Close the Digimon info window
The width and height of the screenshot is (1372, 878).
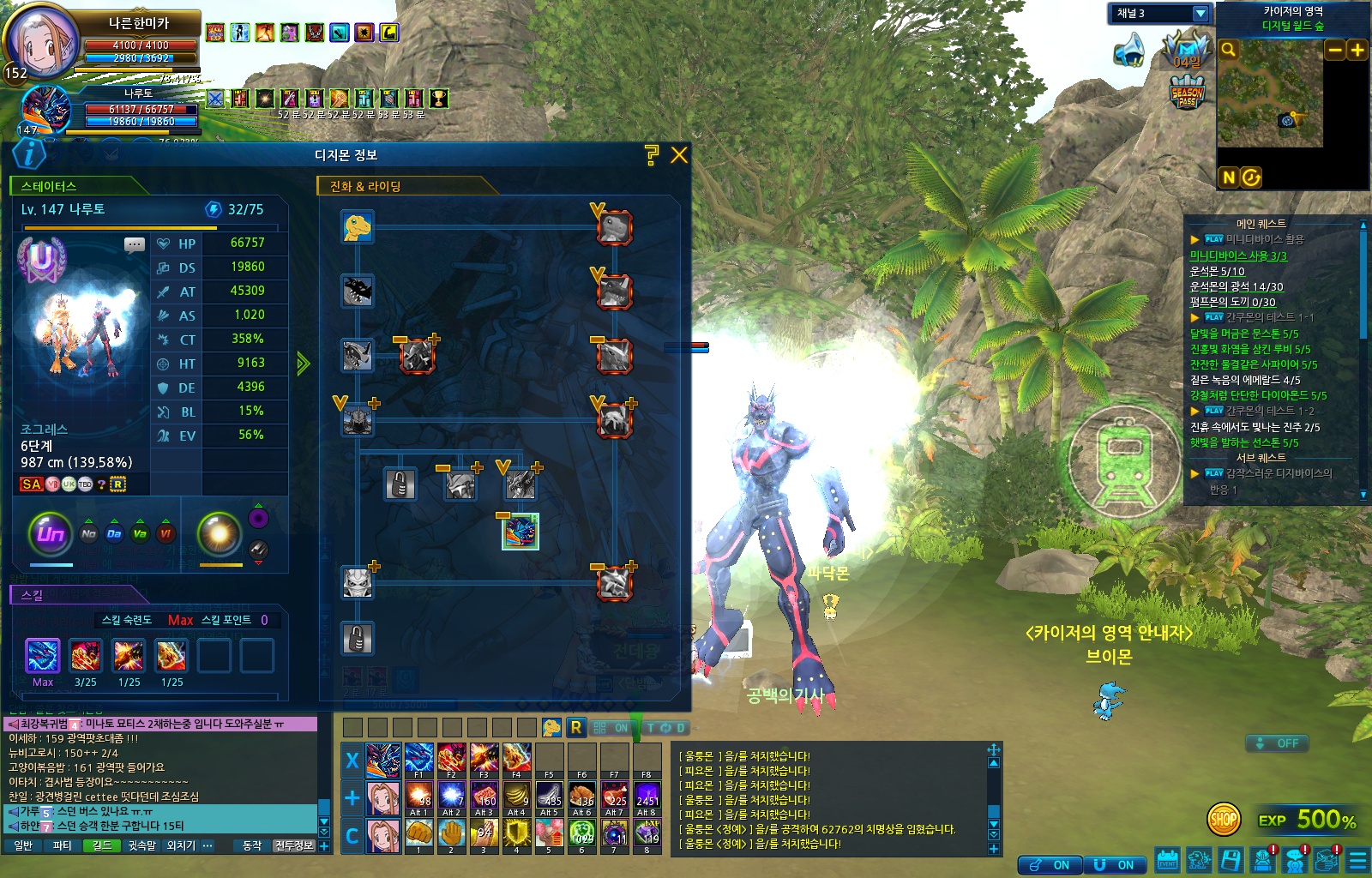(679, 155)
